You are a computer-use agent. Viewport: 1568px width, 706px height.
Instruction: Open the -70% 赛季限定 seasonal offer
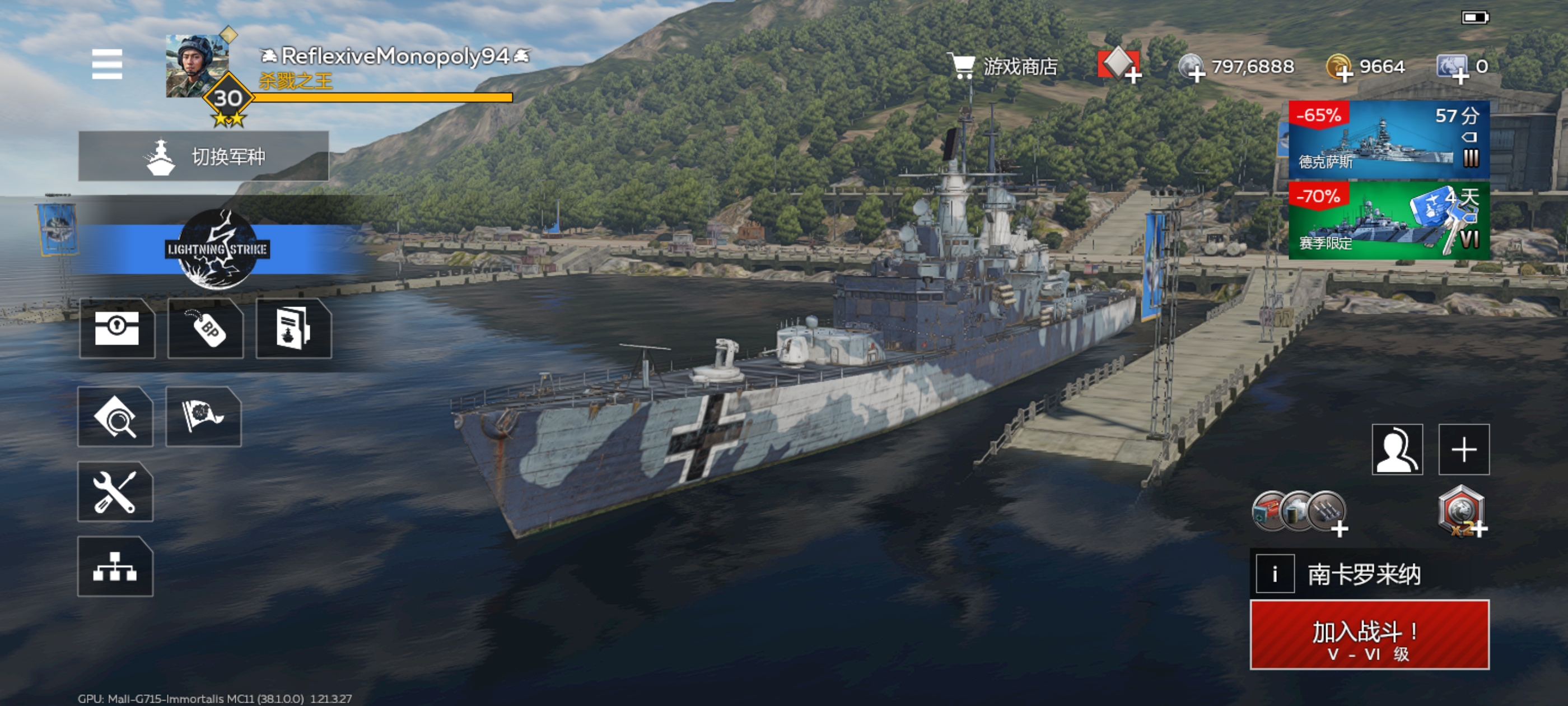click(x=1388, y=221)
